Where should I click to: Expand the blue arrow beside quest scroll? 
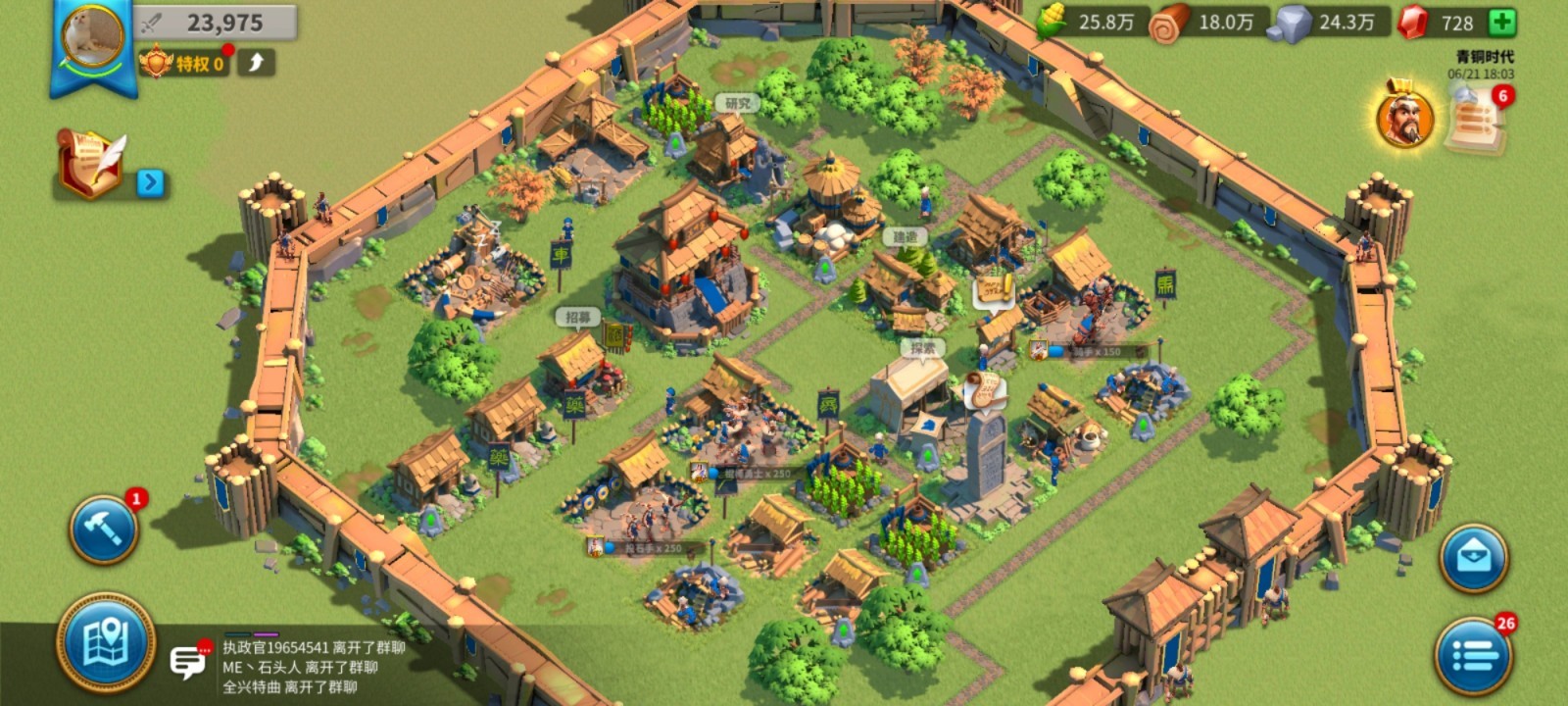point(150,182)
